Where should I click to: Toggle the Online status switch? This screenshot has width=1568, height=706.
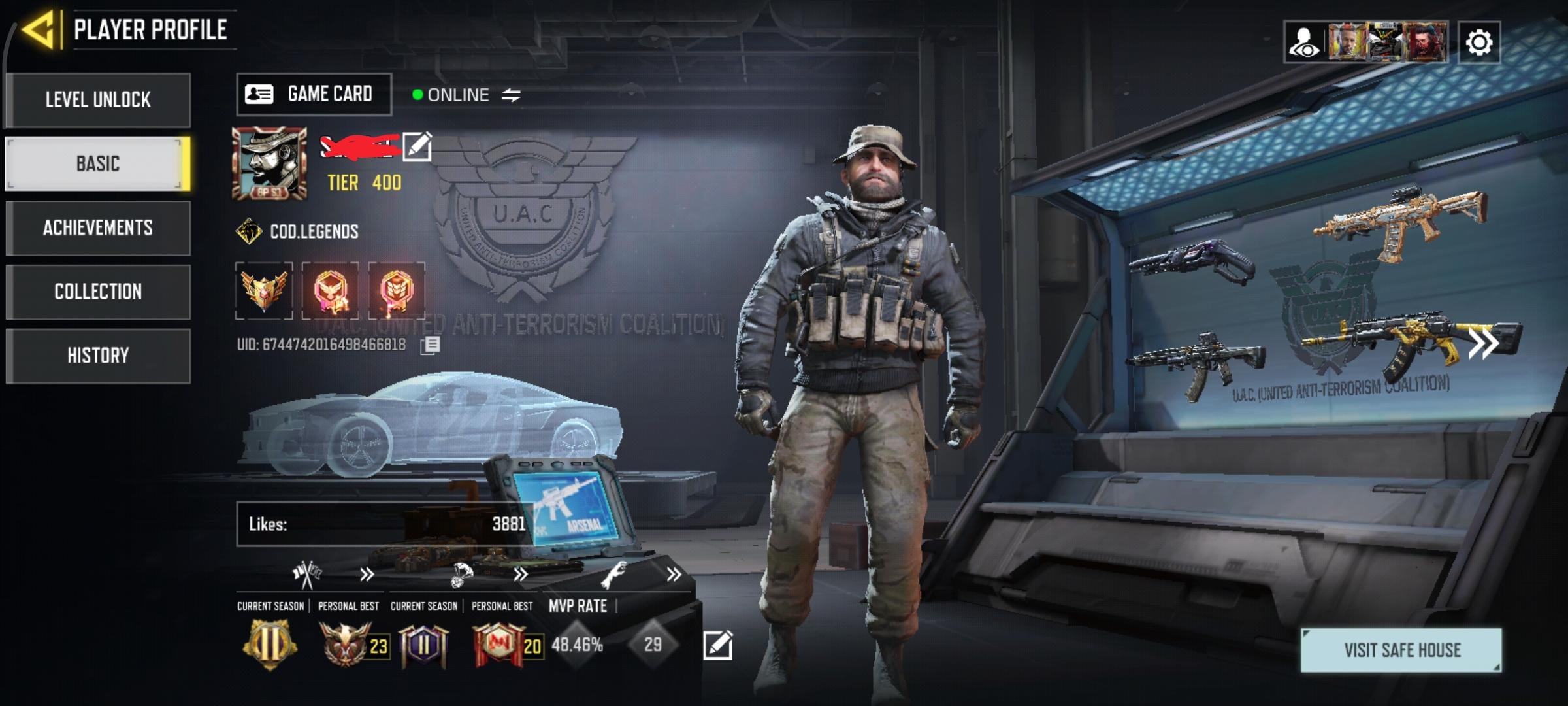pyautogui.click(x=511, y=95)
